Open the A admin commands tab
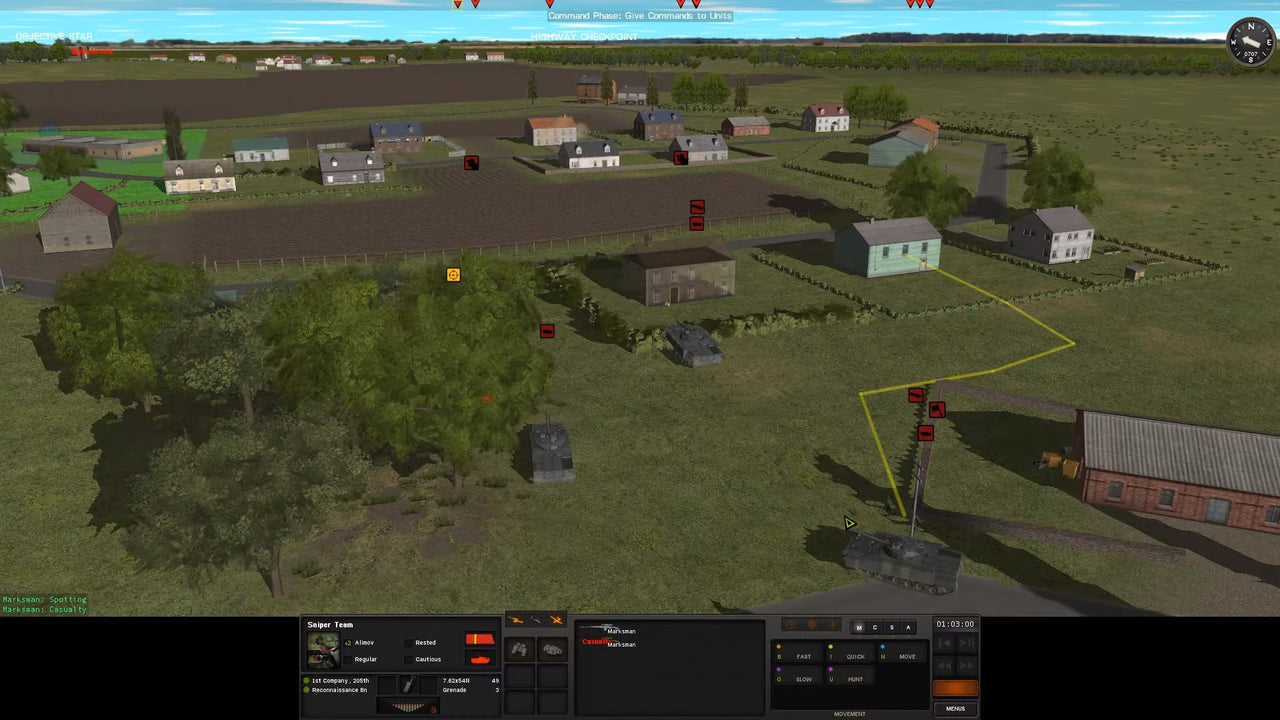 click(908, 627)
